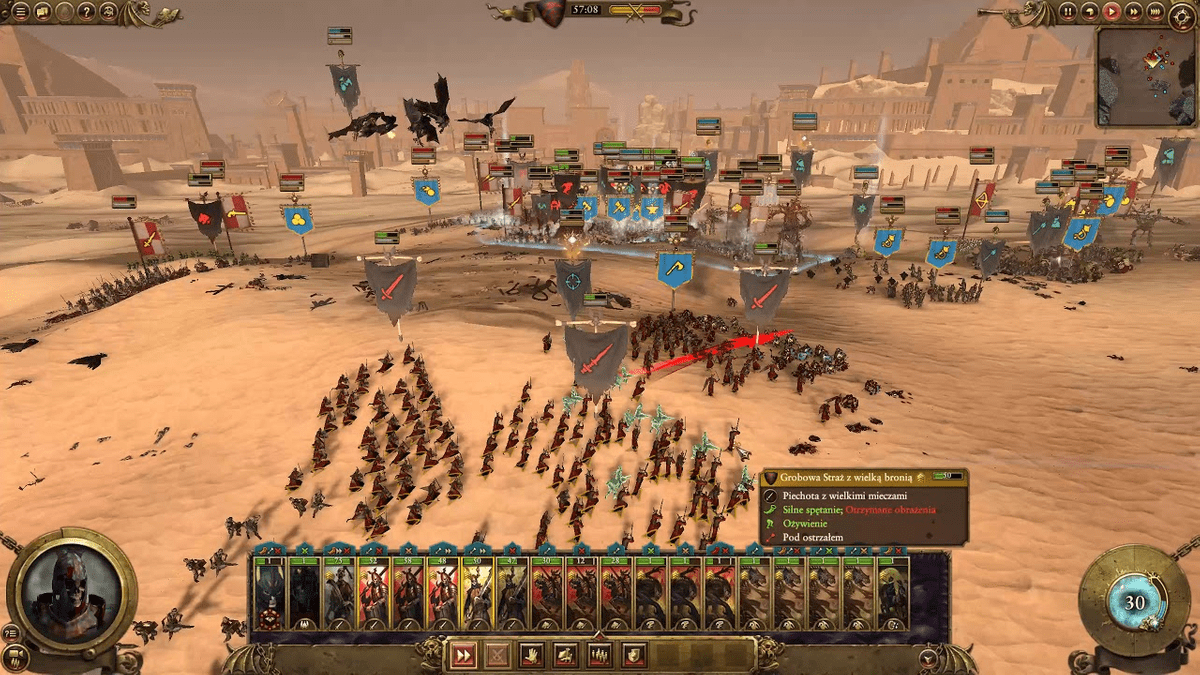Open the main game menu
Screen dimensions: 1200x675
20,13
